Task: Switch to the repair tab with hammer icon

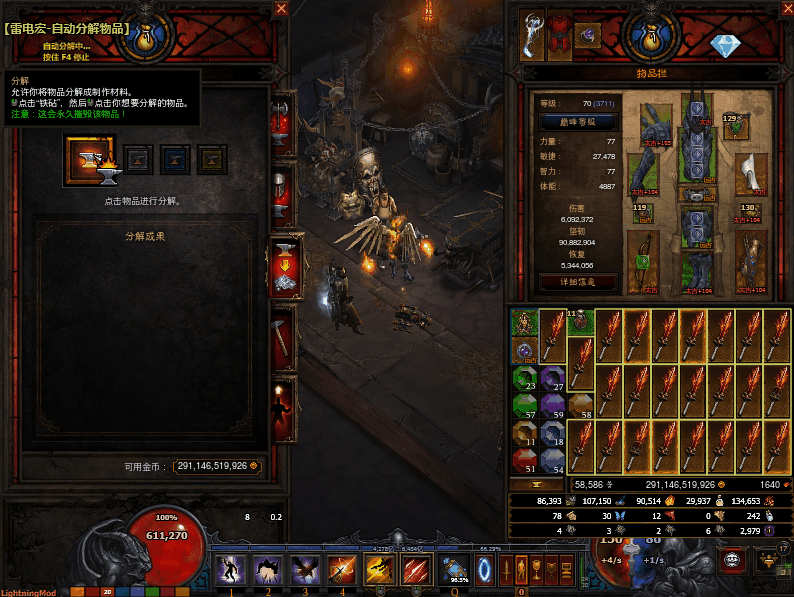Action: tap(284, 338)
